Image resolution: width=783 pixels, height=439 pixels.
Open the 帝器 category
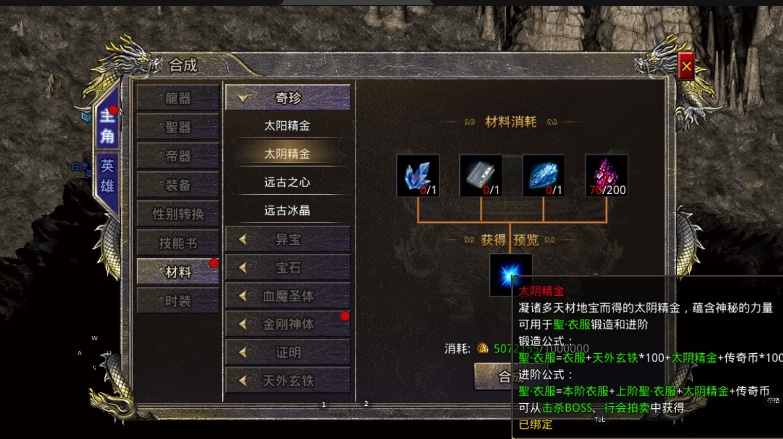pyautogui.click(x=178, y=156)
